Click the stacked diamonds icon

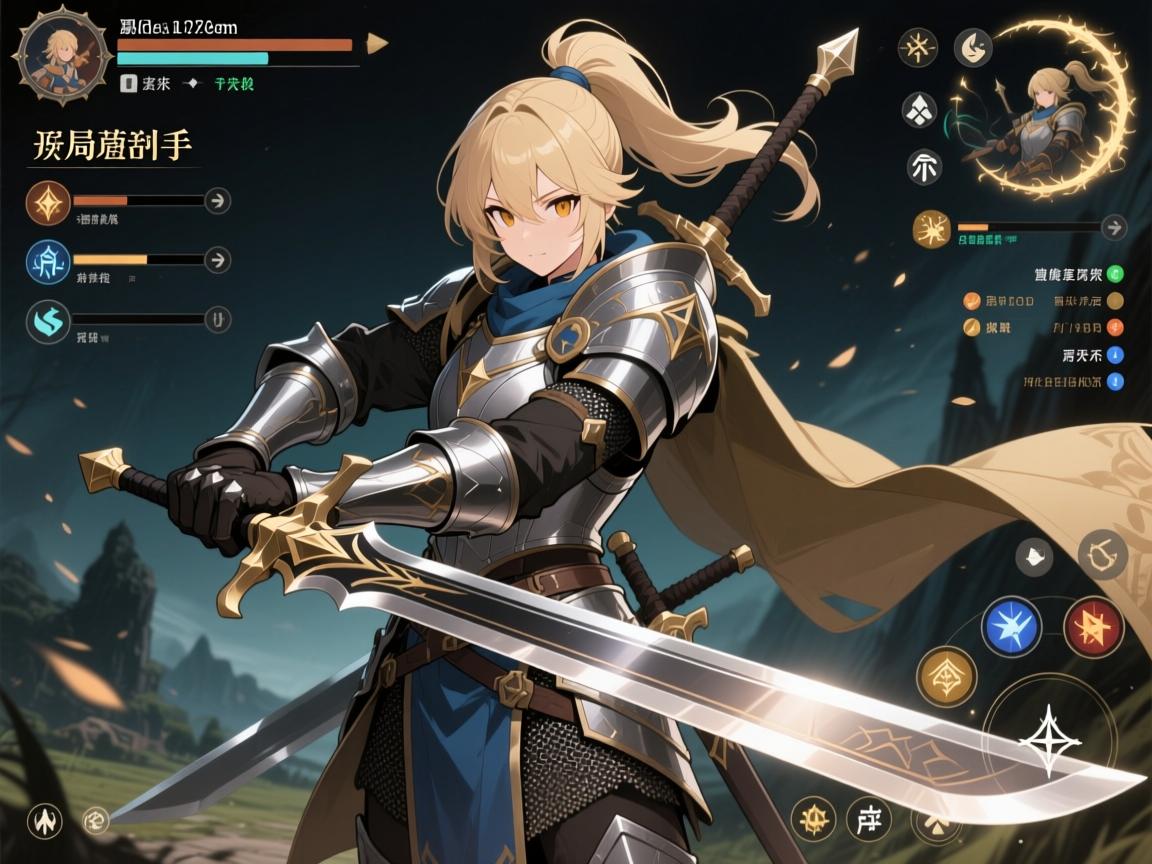[x=920, y=110]
